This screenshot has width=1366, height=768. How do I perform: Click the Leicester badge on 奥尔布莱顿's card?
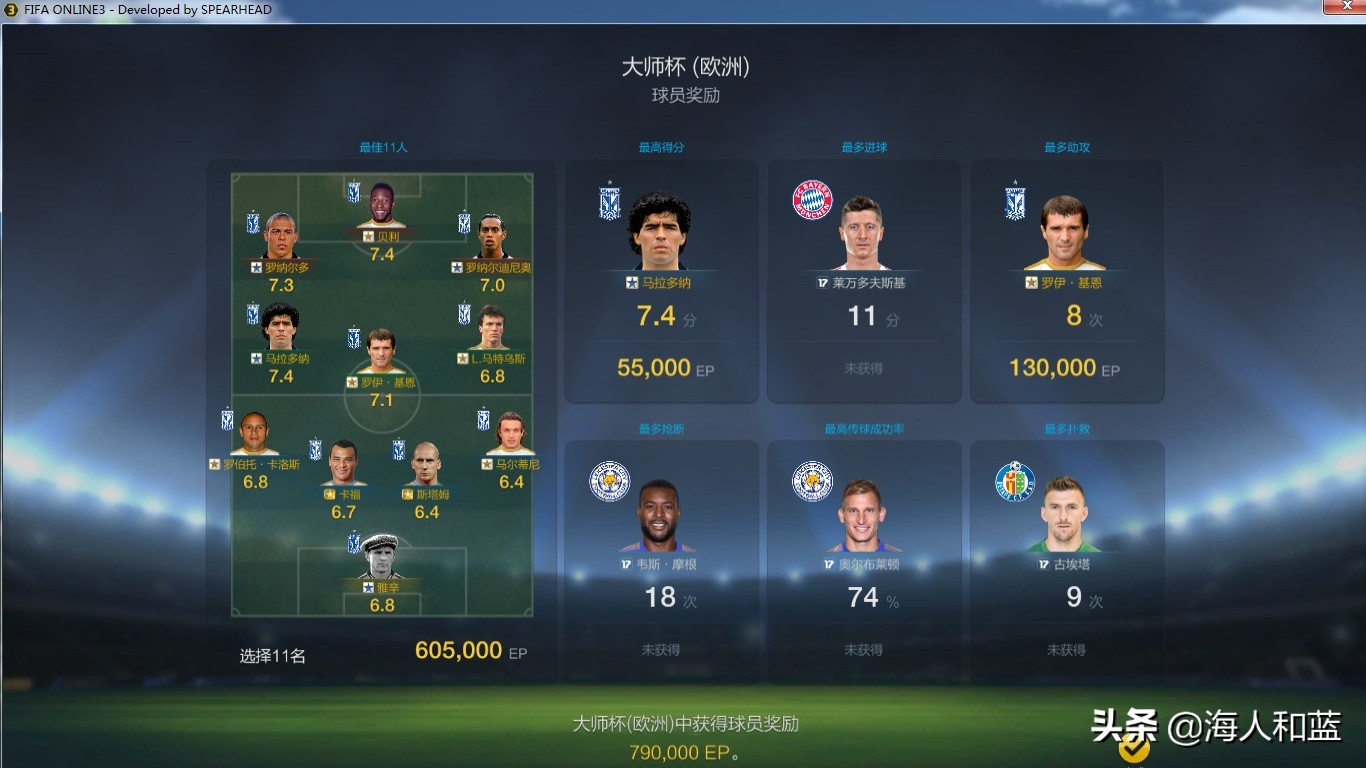pos(812,481)
